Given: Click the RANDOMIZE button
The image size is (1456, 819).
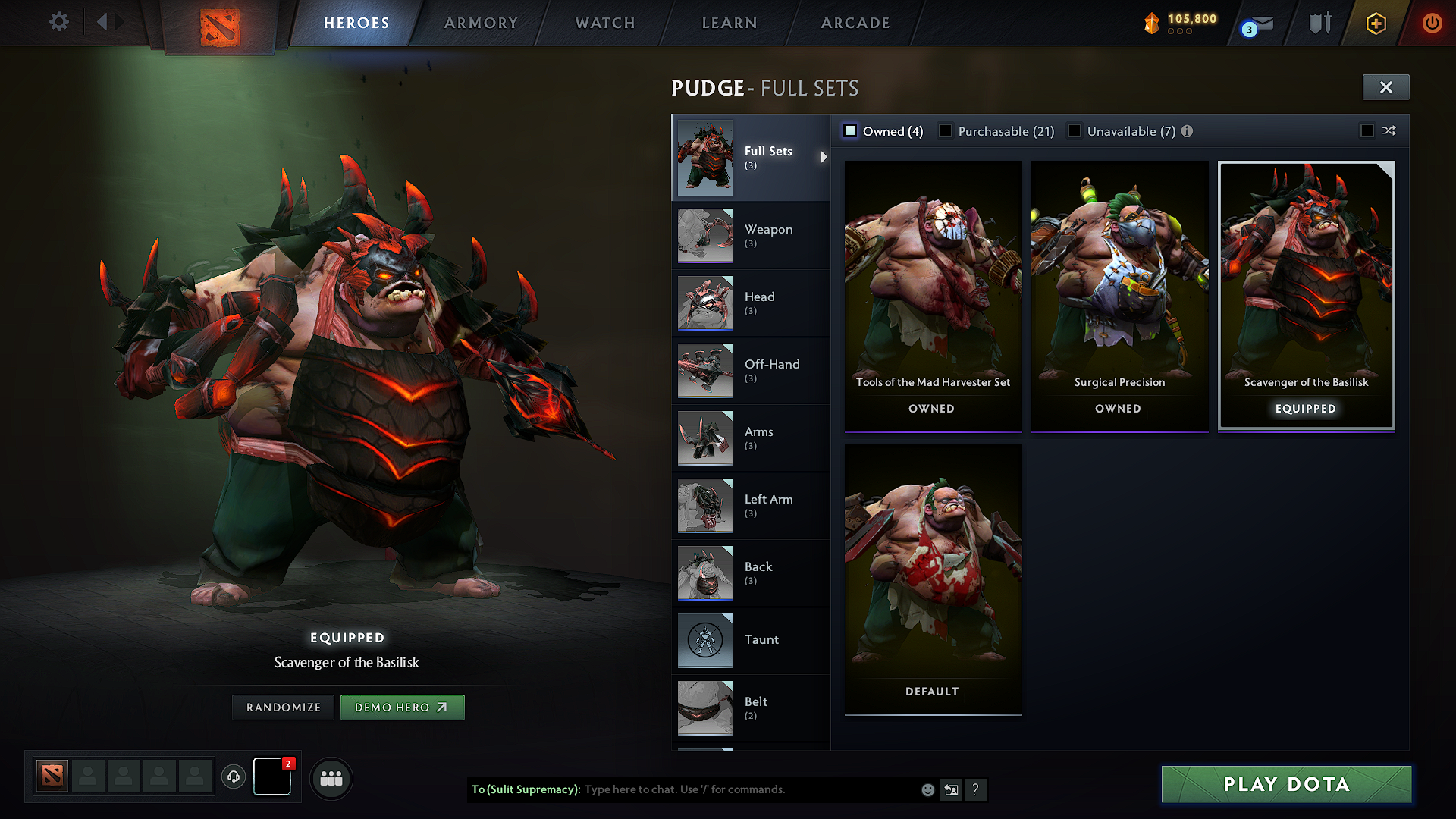Looking at the screenshot, I should click(x=282, y=707).
